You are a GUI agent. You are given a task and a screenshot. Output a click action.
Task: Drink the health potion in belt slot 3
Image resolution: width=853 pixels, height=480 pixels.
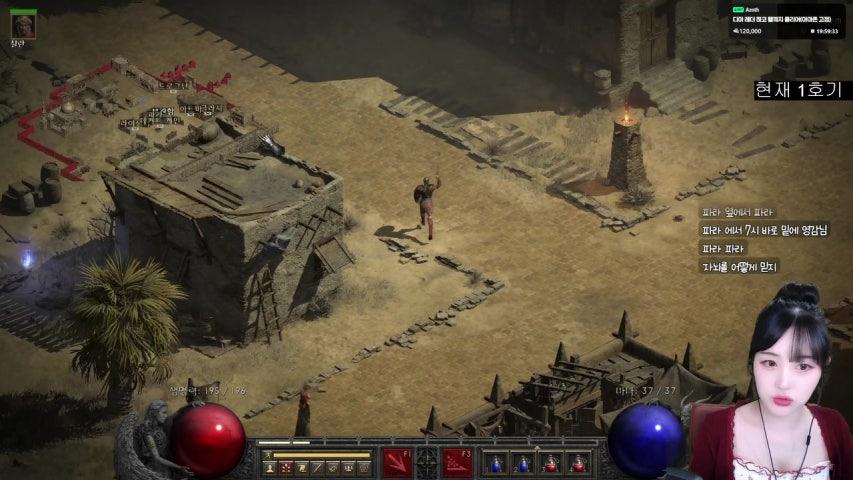[551, 463]
